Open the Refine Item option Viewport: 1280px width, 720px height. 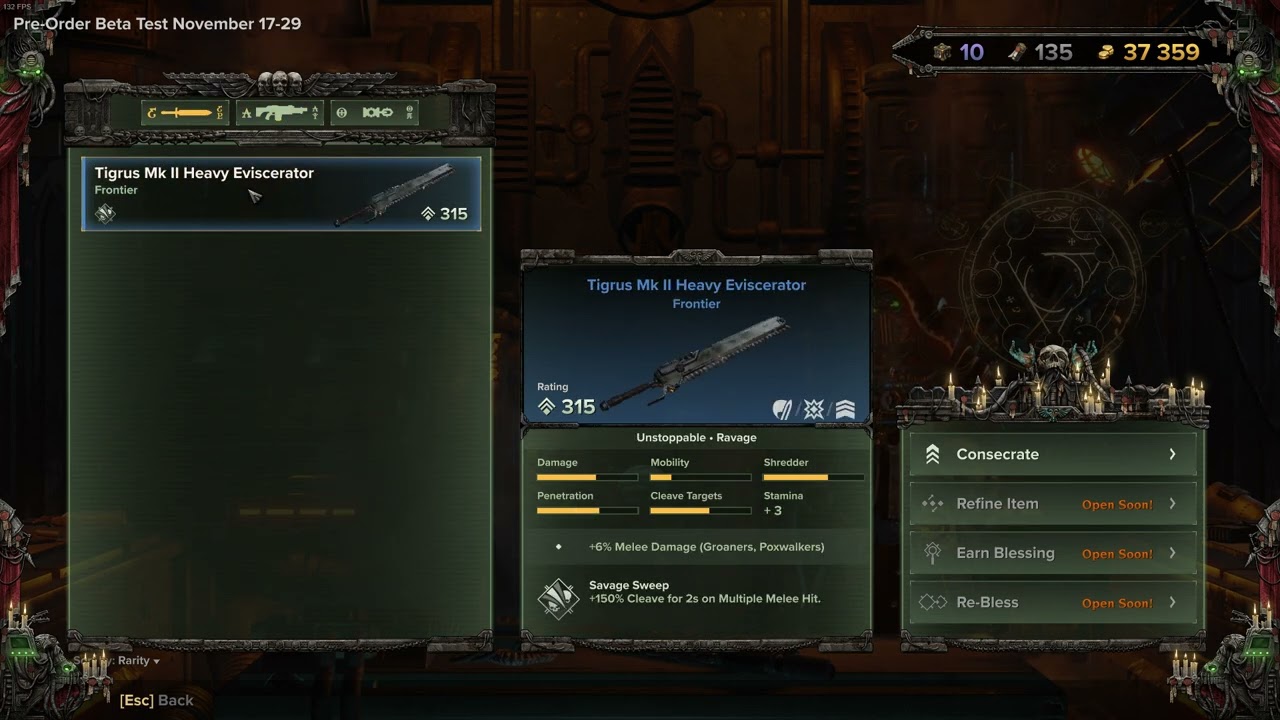1053,504
